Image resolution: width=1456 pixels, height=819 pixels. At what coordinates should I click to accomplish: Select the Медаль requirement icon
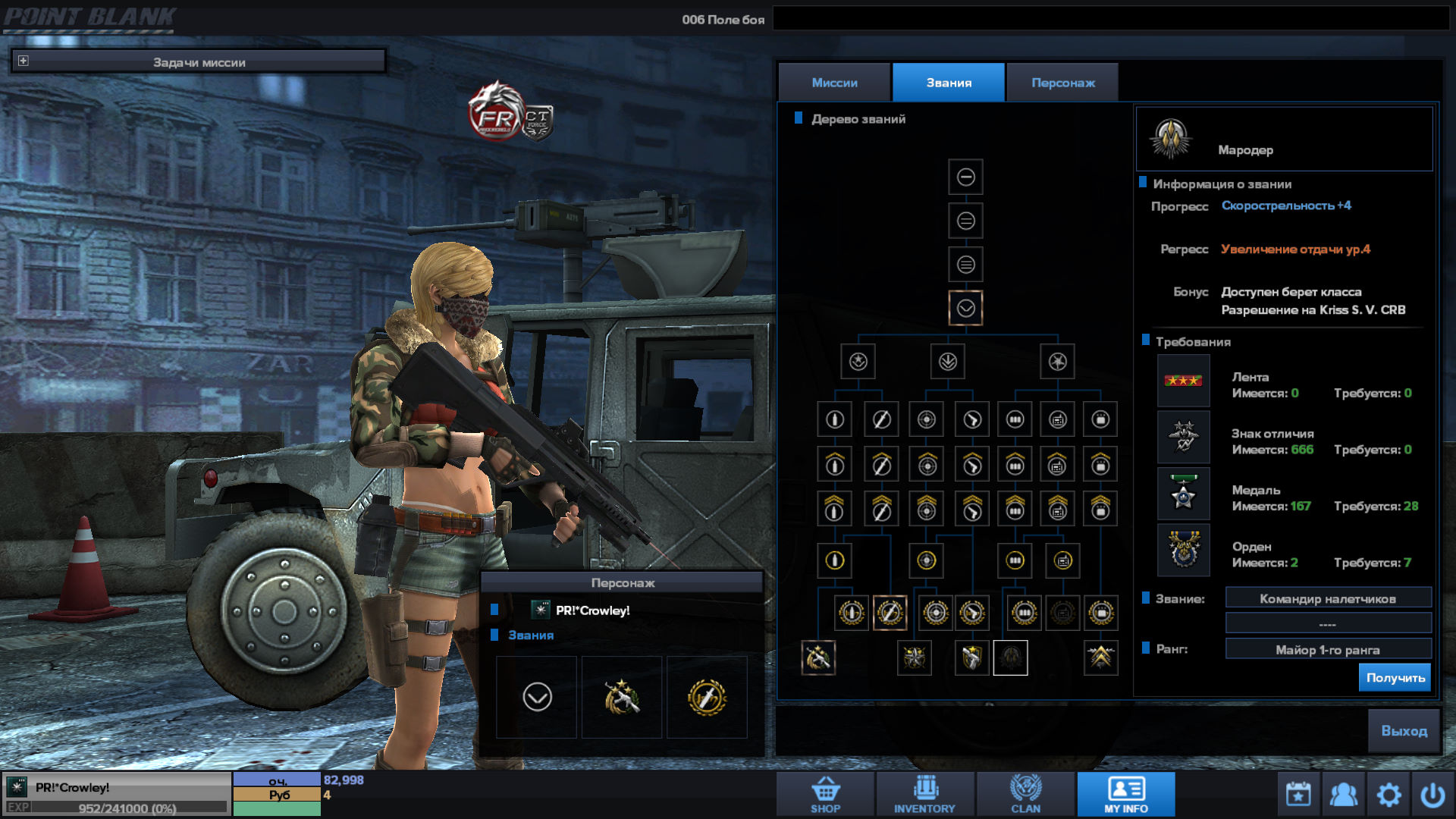[x=1183, y=494]
